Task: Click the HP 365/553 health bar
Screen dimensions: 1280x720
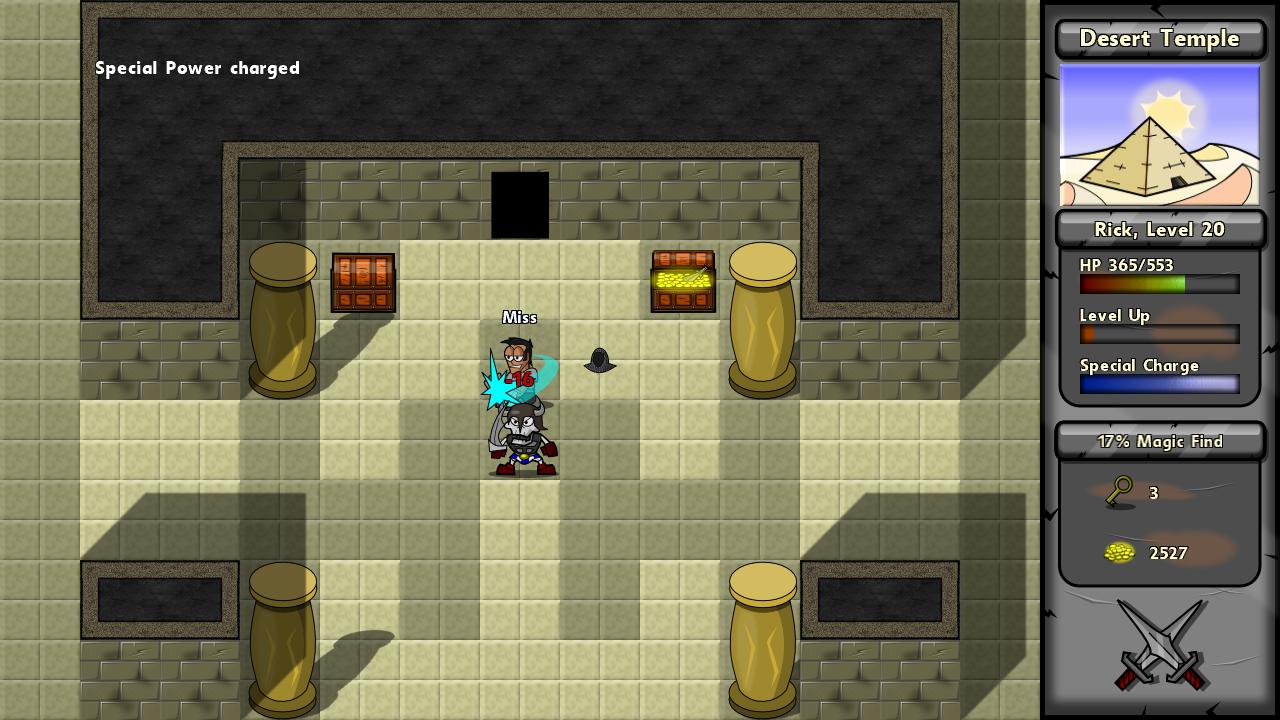Action: point(1158,284)
